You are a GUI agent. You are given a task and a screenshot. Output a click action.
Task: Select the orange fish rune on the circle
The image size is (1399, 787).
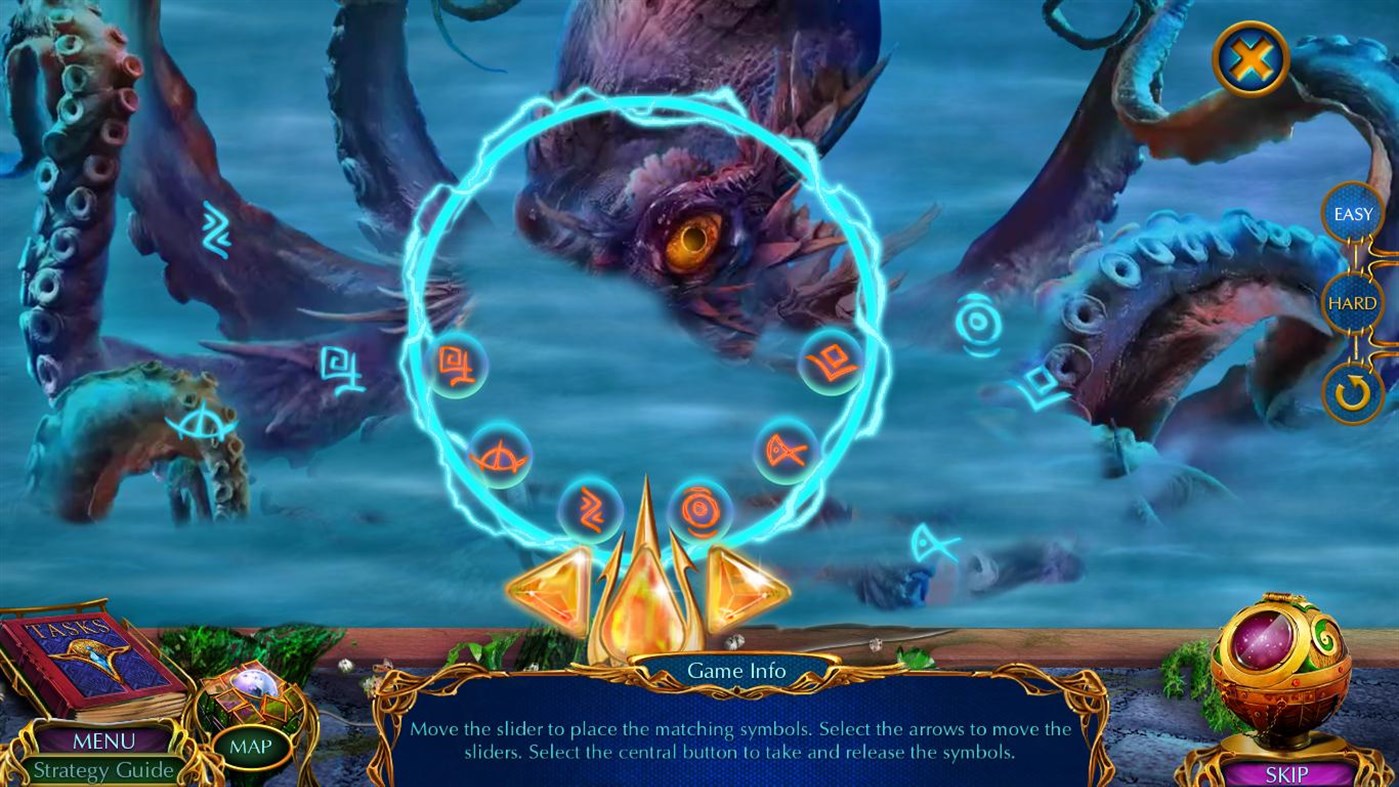point(784,451)
